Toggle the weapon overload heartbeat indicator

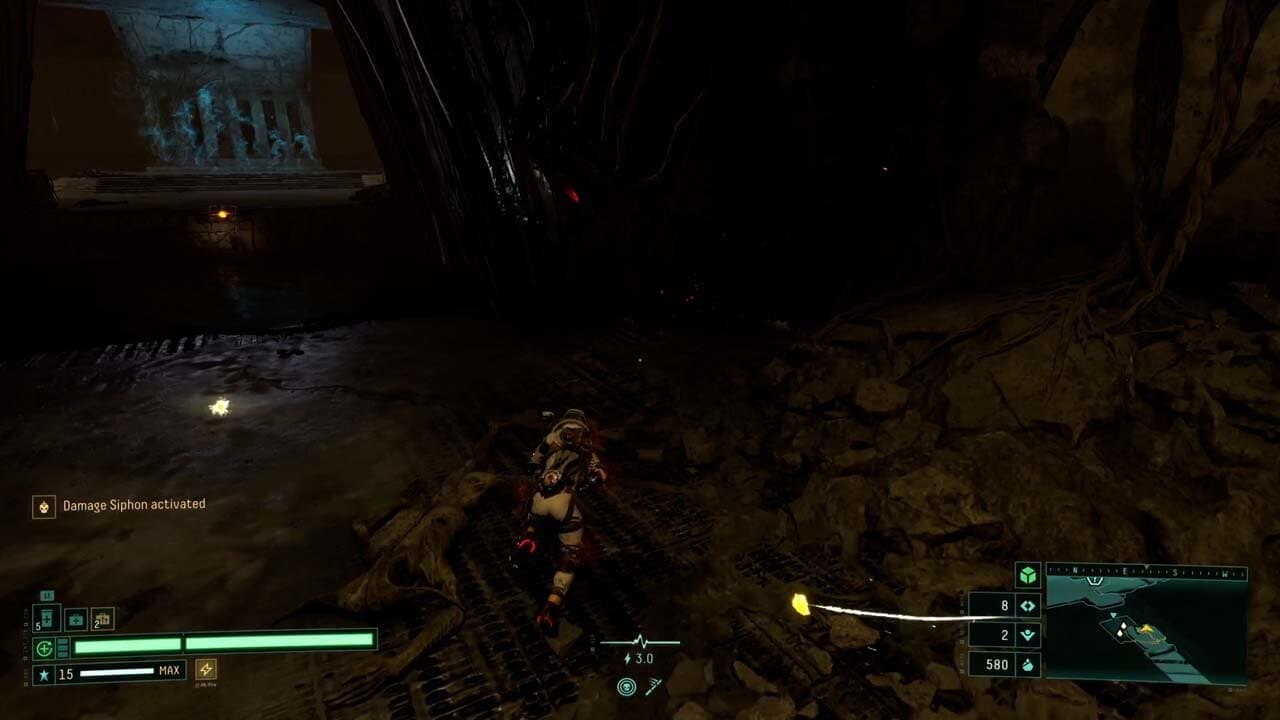(x=640, y=641)
